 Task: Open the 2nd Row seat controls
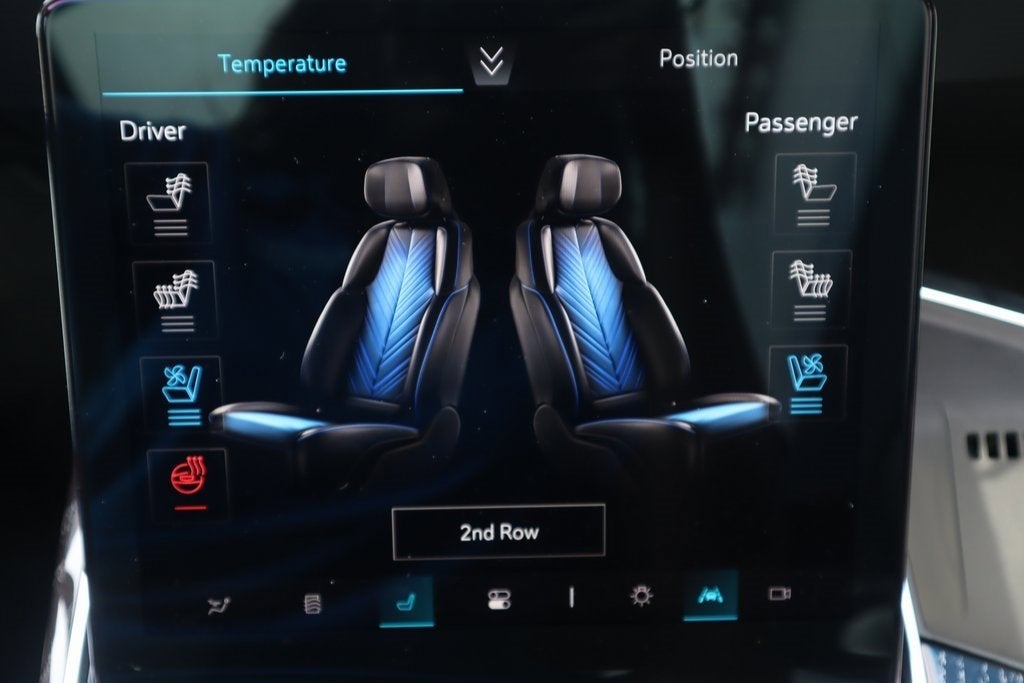[498, 532]
